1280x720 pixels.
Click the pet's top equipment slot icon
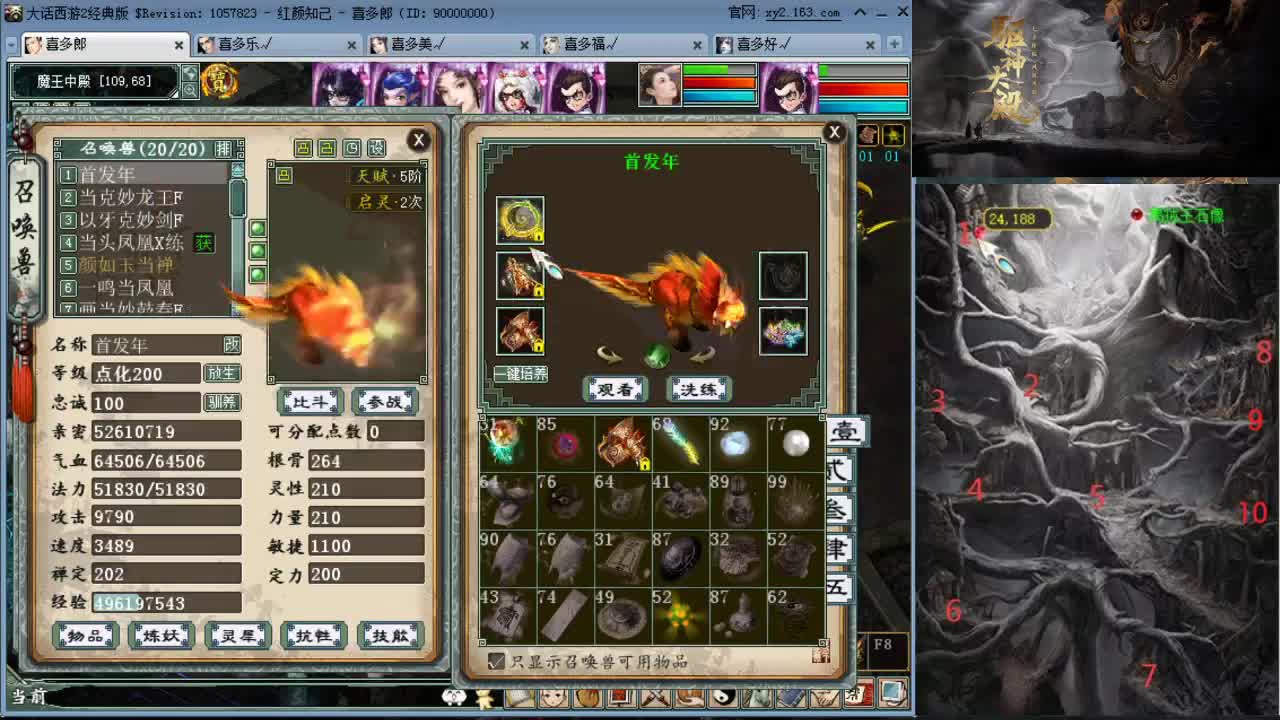tap(521, 220)
